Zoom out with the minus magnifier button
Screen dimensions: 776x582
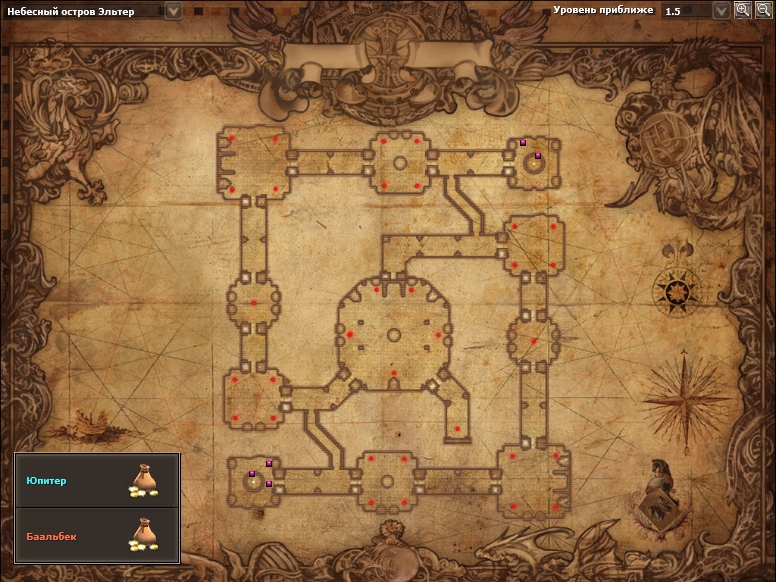click(x=761, y=10)
